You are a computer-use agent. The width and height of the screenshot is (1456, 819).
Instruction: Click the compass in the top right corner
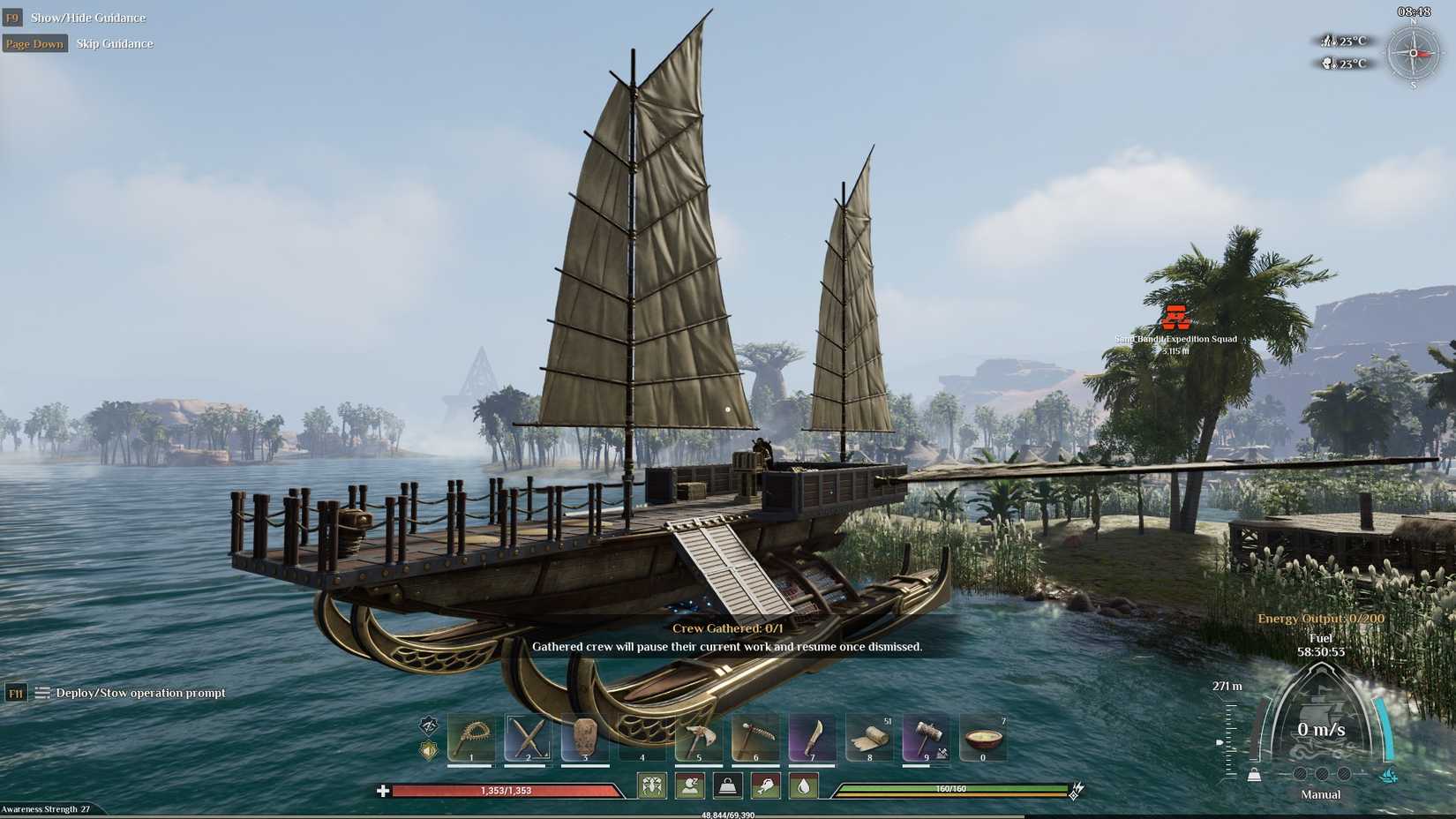1415,52
